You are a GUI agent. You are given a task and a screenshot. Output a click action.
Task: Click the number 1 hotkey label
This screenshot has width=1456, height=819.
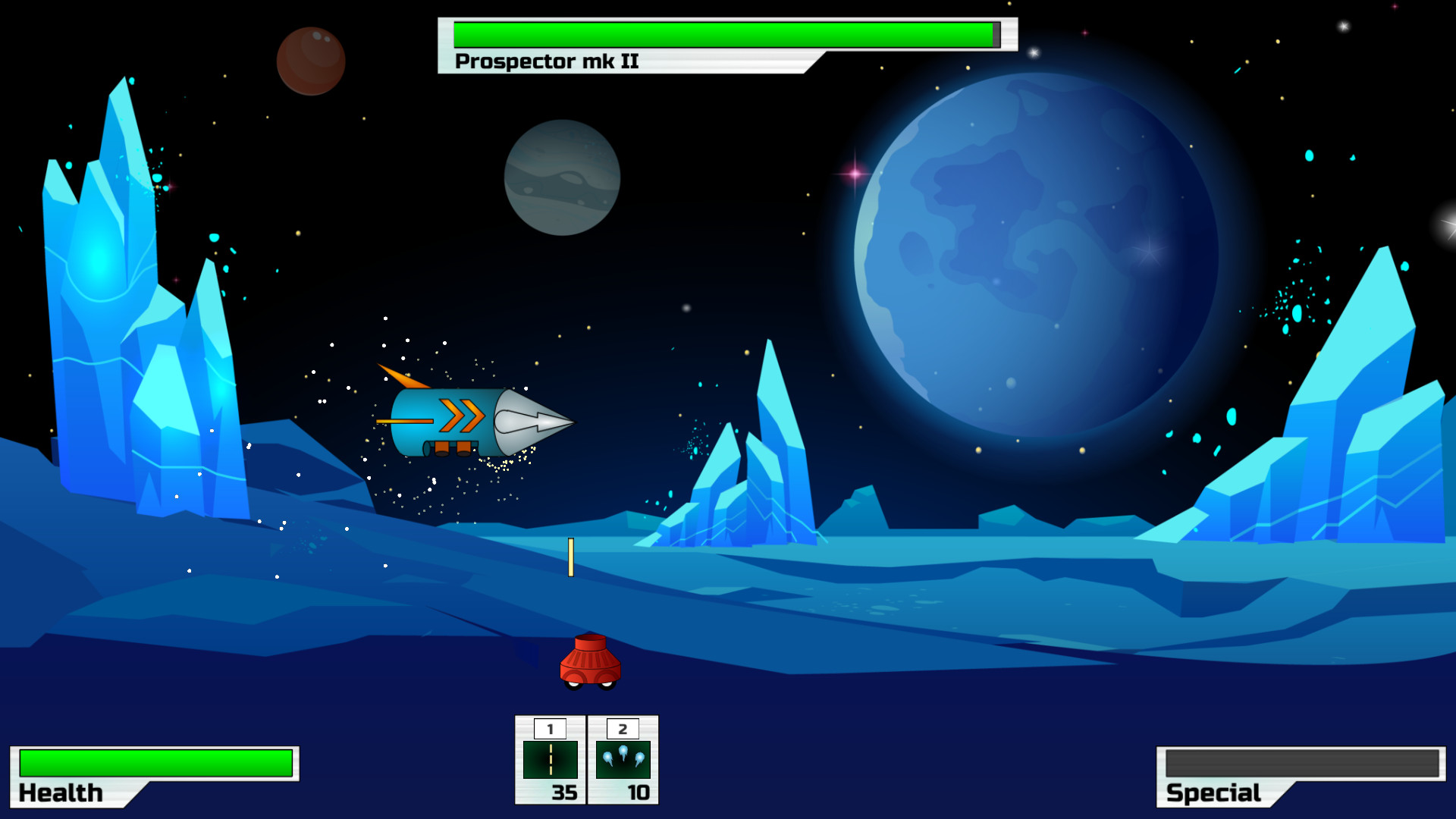pos(550,729)
